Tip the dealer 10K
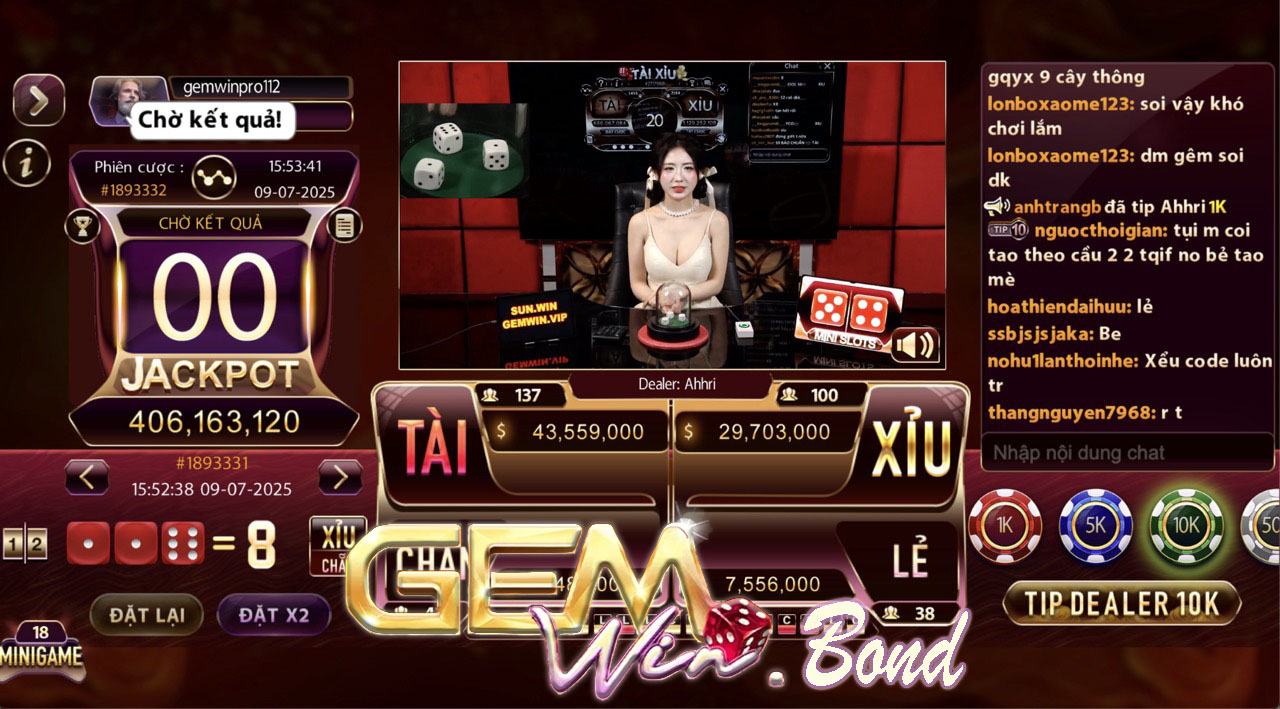 coord(1121,603)
